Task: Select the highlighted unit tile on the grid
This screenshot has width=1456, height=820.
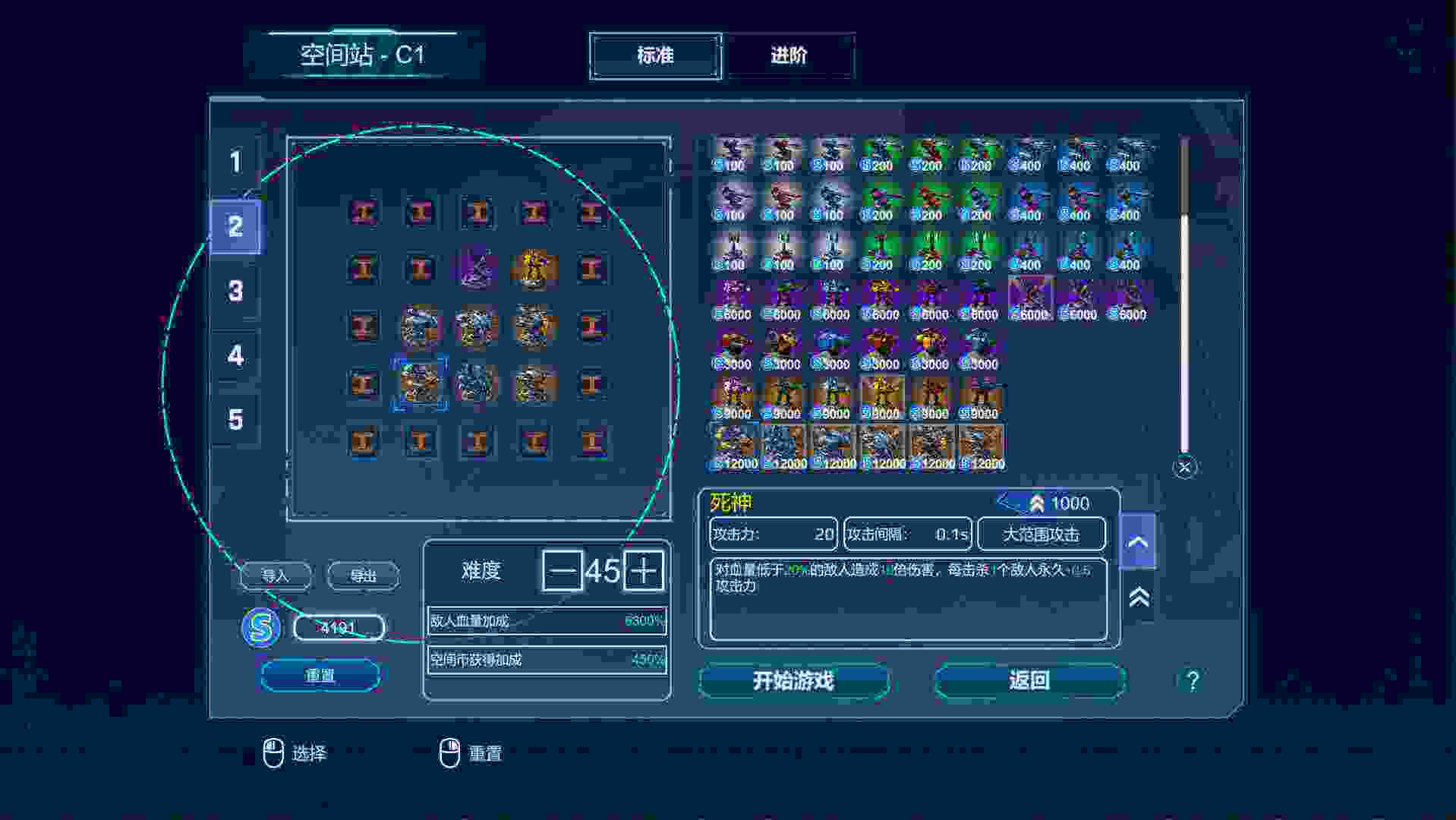Action: pos(420,383)
